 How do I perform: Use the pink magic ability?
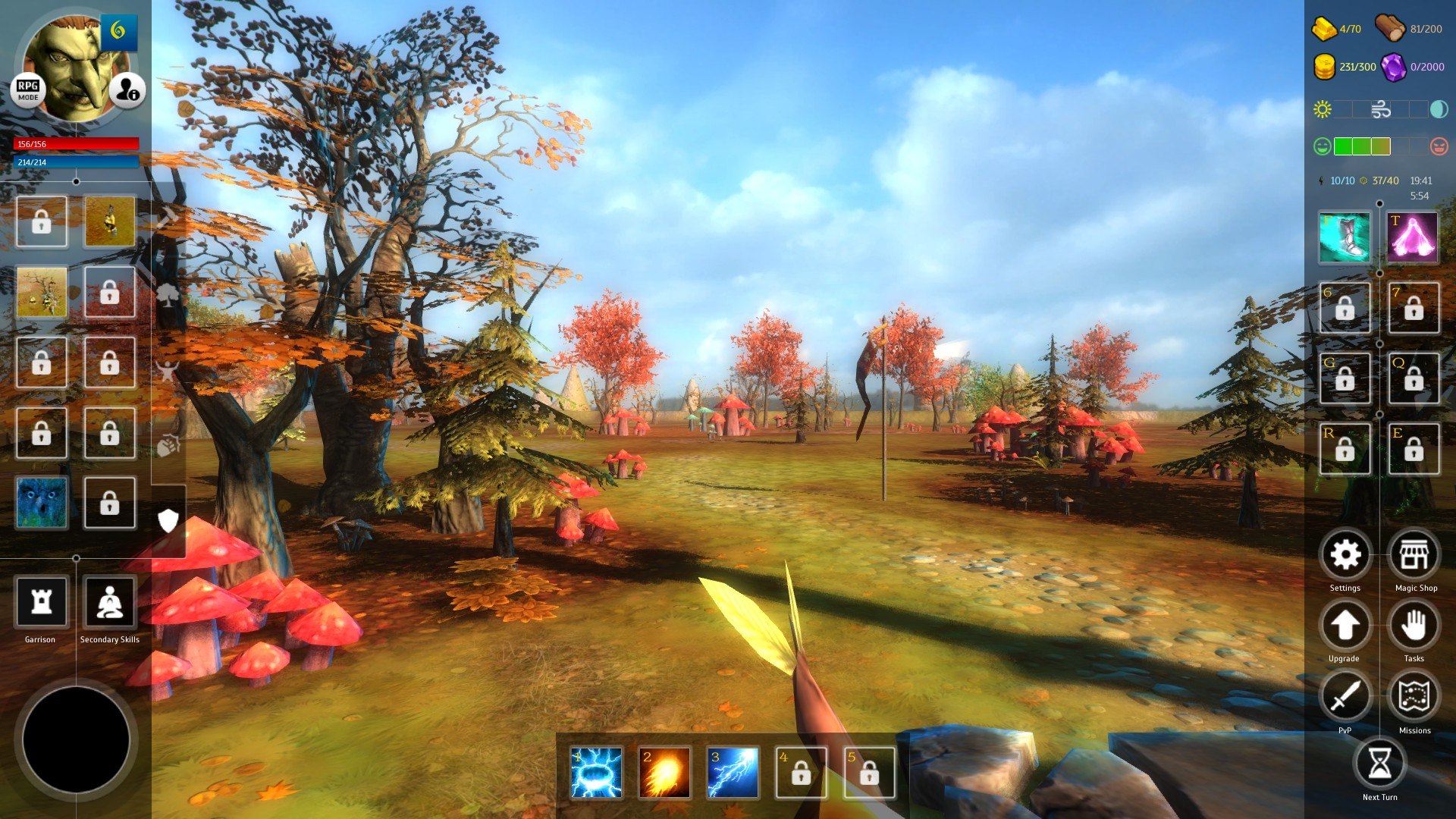coord(1413,237)
